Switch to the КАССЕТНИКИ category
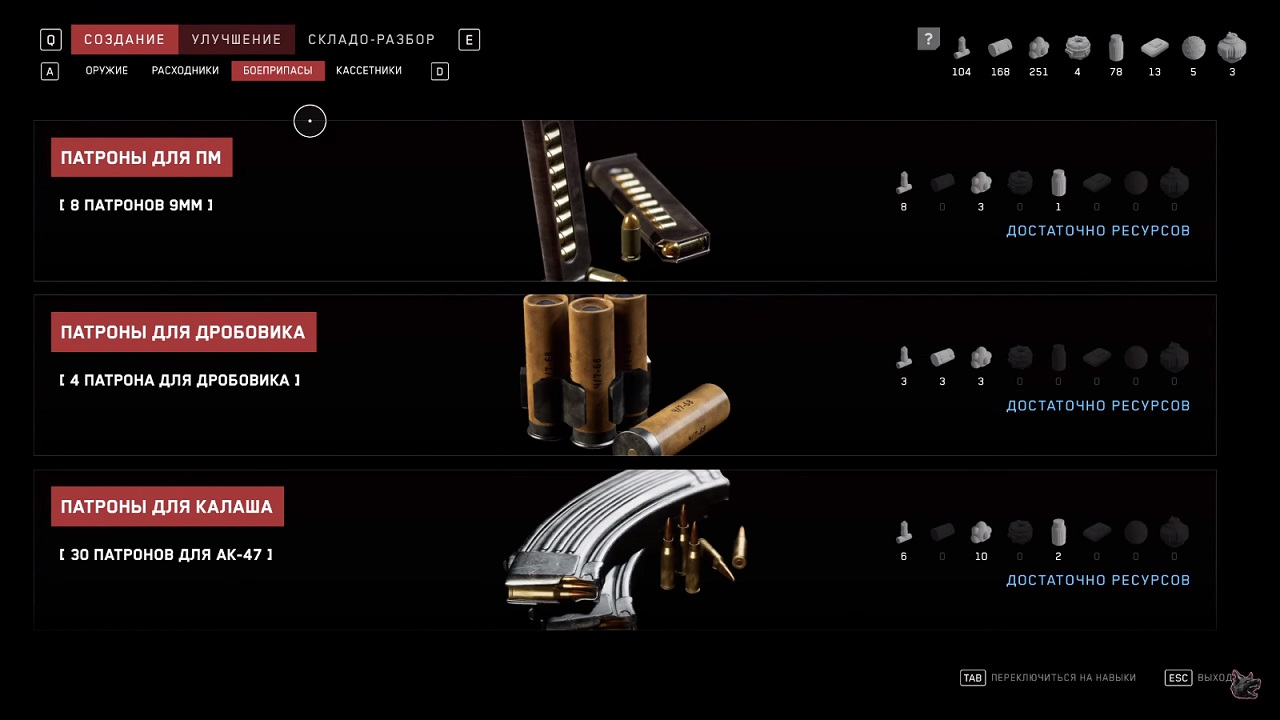 [x=368, y=70]
